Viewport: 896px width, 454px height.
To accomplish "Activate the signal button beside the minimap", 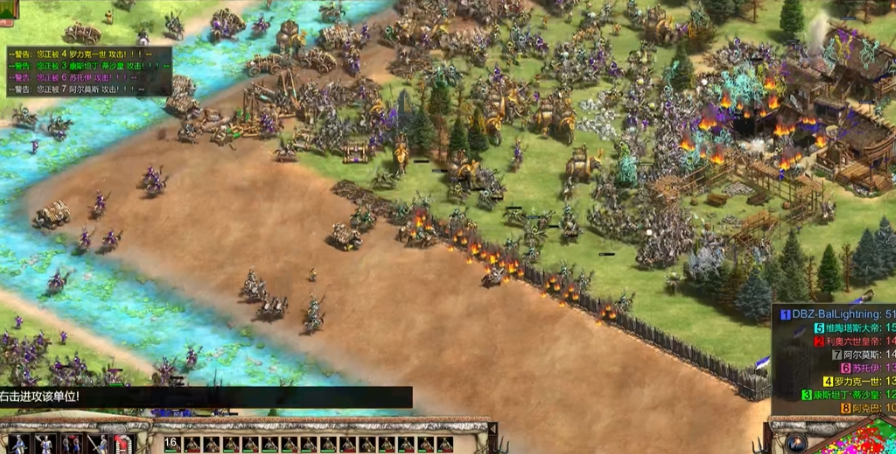I will (x=796, y=441).
